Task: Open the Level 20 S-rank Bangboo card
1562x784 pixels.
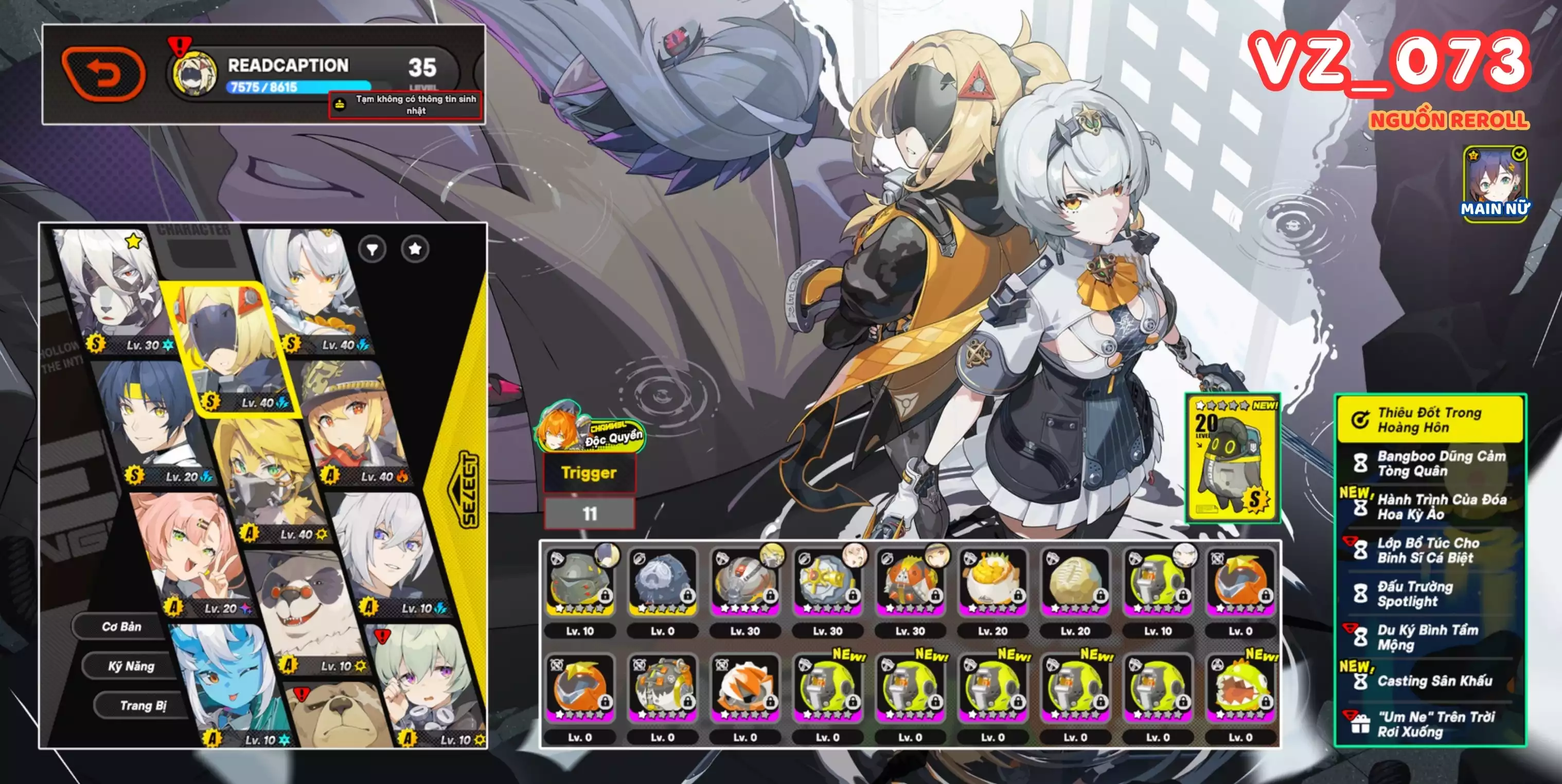Action: pos(1233,458)
